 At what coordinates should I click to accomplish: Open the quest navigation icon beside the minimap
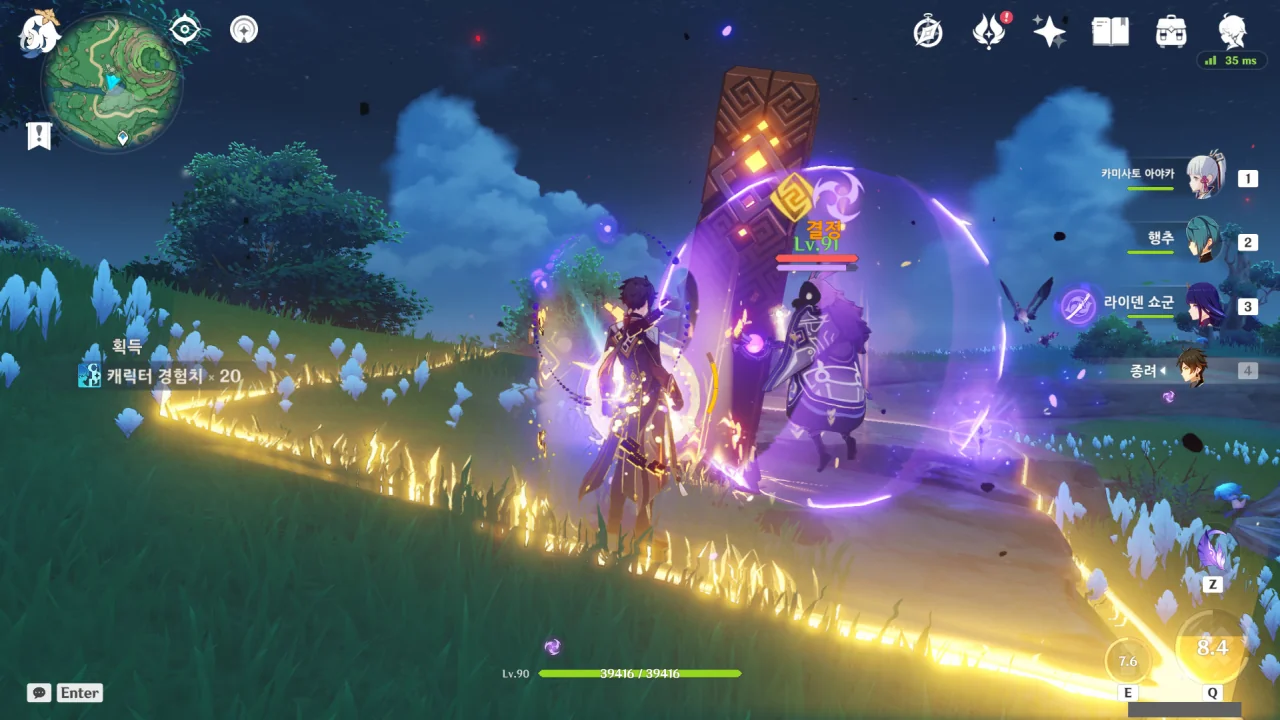pyautogui.click(x=244, y=30)
